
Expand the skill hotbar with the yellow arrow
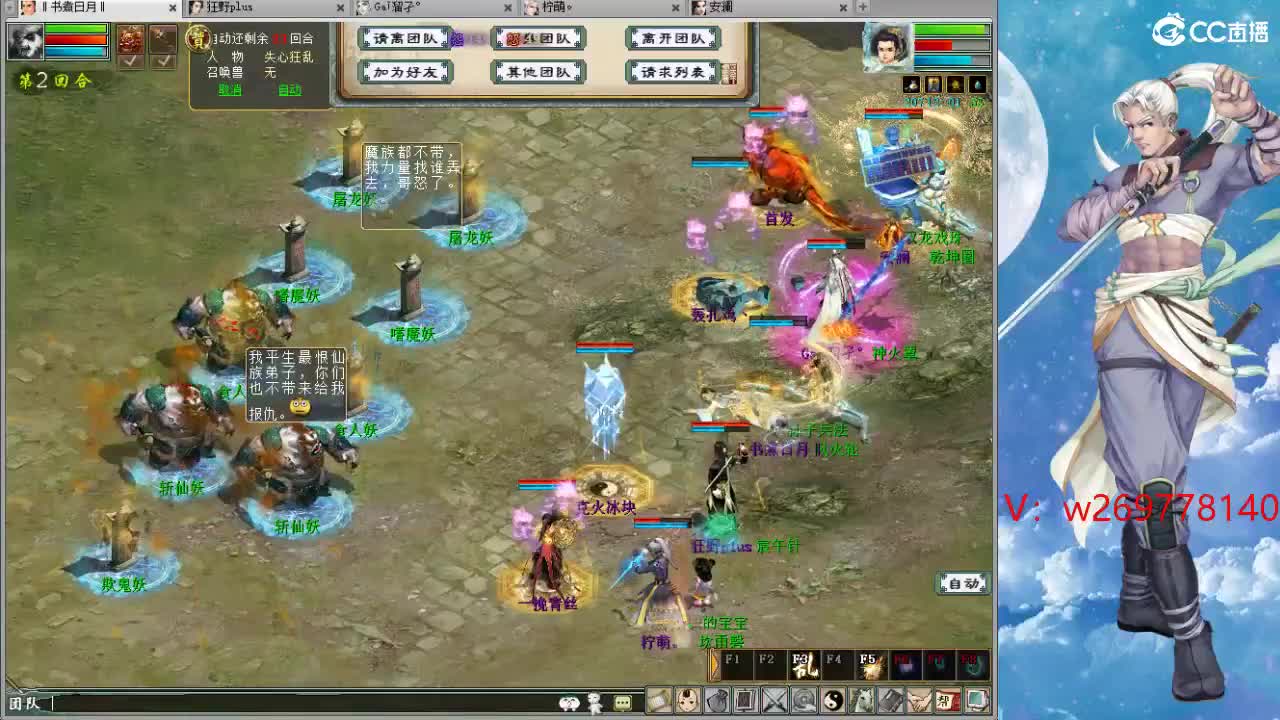click(x=714, y=665)
